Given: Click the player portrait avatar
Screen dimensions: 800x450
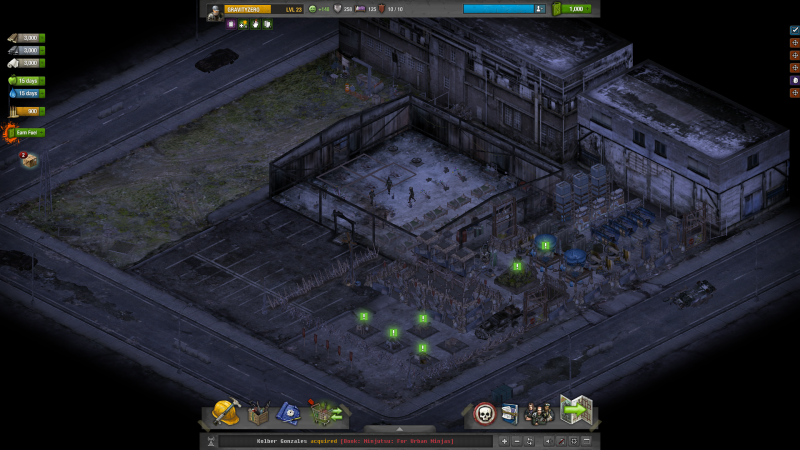Looking at the screenshot, I should [215, 10].
